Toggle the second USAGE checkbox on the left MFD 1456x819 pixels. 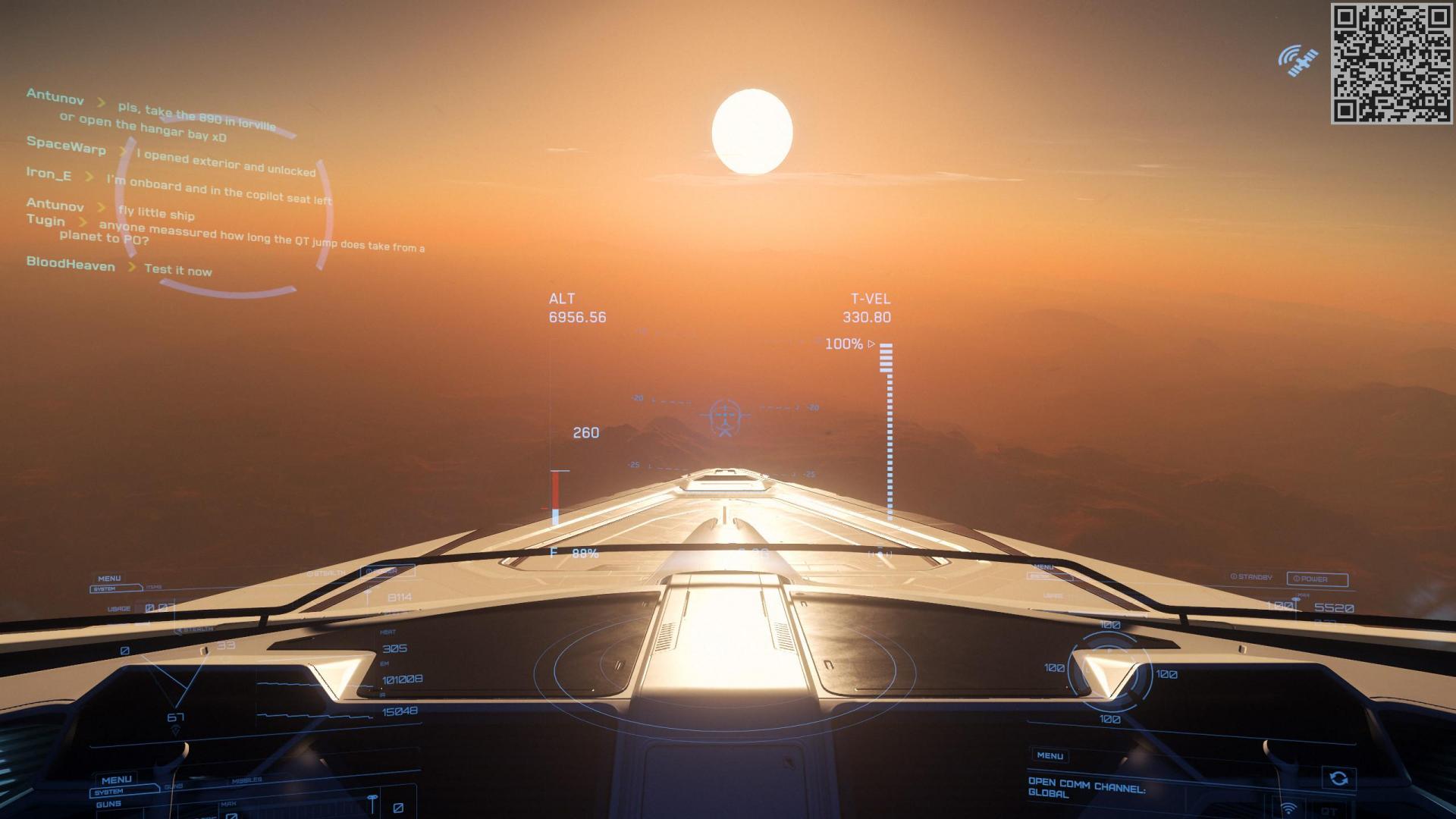[x=161, y=607]
